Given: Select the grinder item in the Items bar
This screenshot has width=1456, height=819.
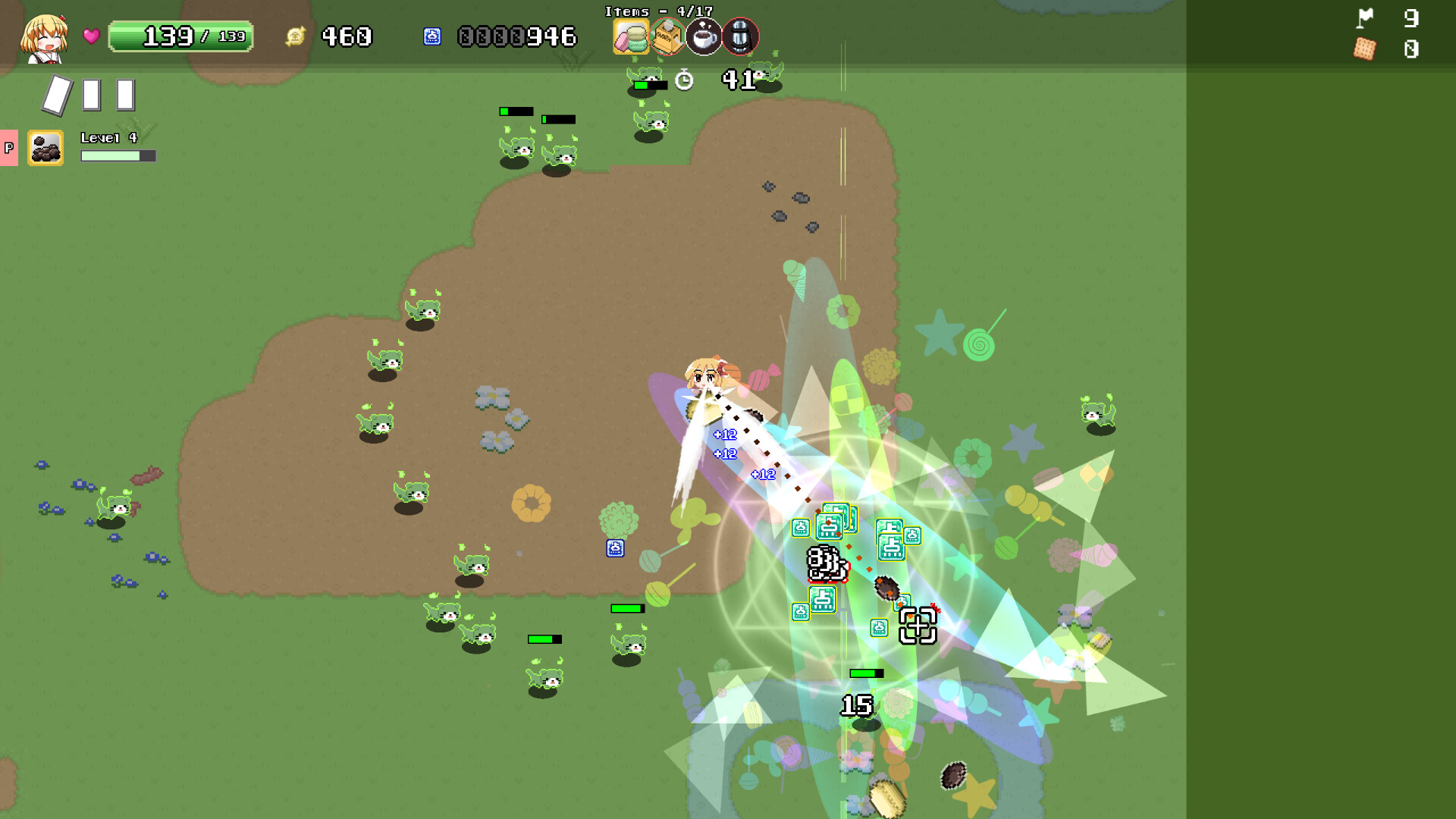Looking at the screenshot, I should coord(739,36).
